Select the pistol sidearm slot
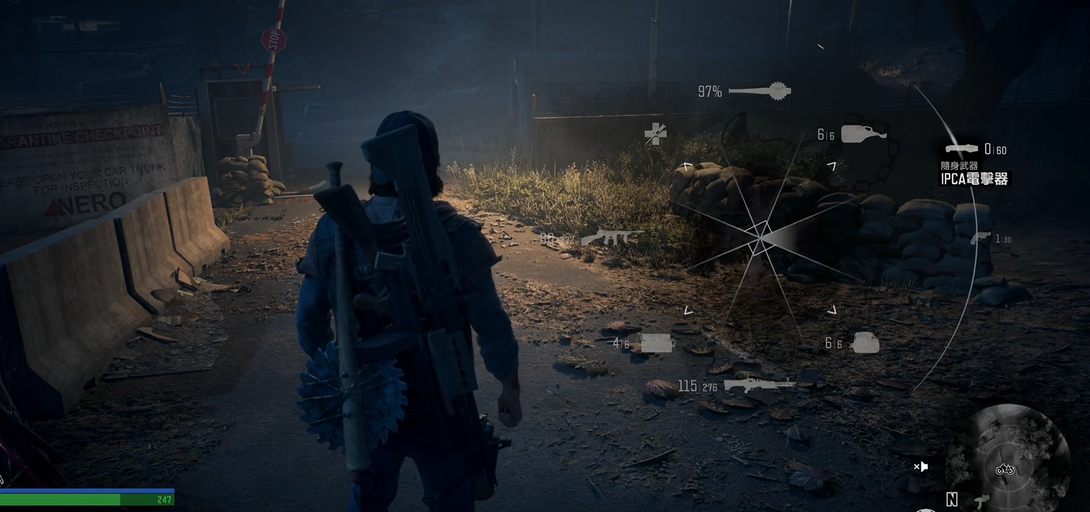Viewport: 1090px width, 512px height. tap(980, 238)
